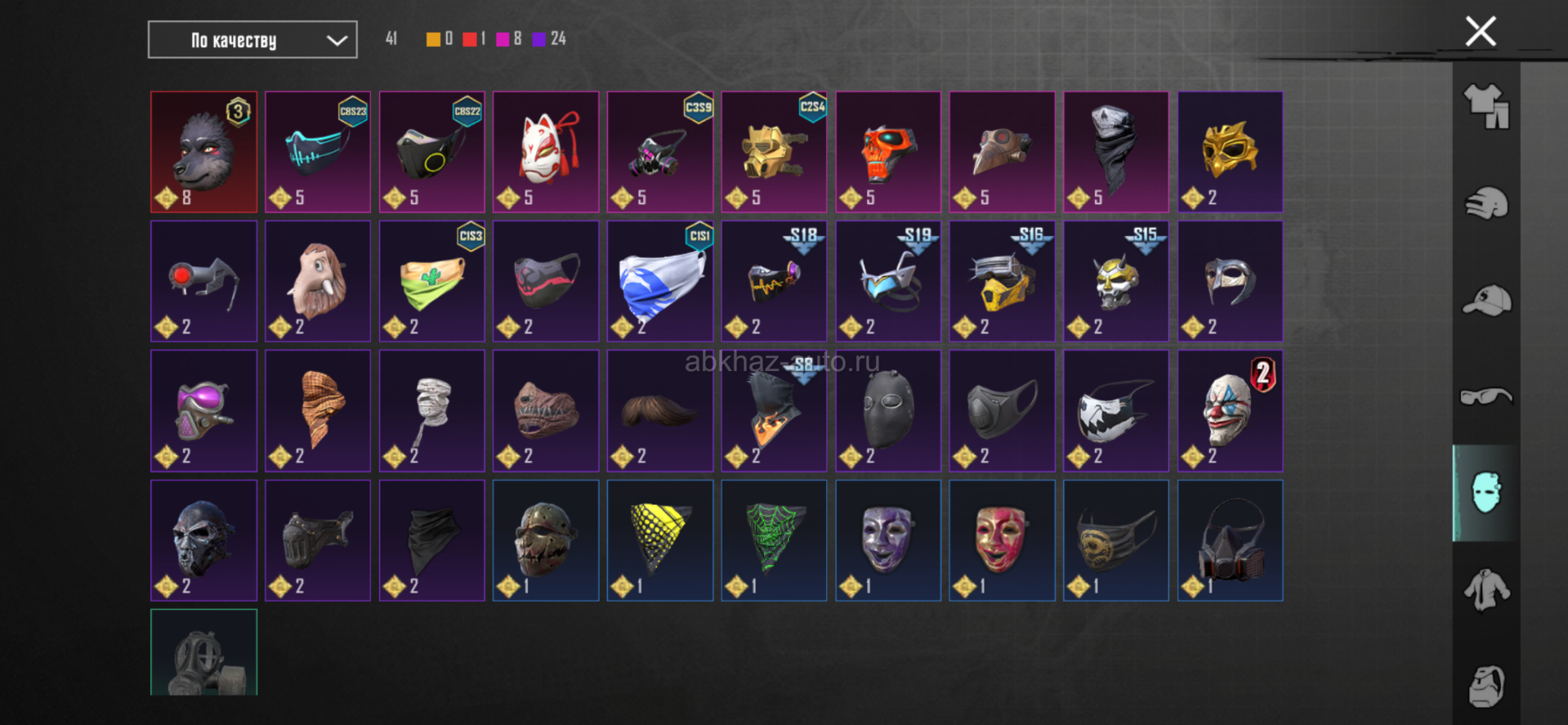Screen dimensions: 1568x725
Task: Close the inventory screen
Action: click(1480, 33)
